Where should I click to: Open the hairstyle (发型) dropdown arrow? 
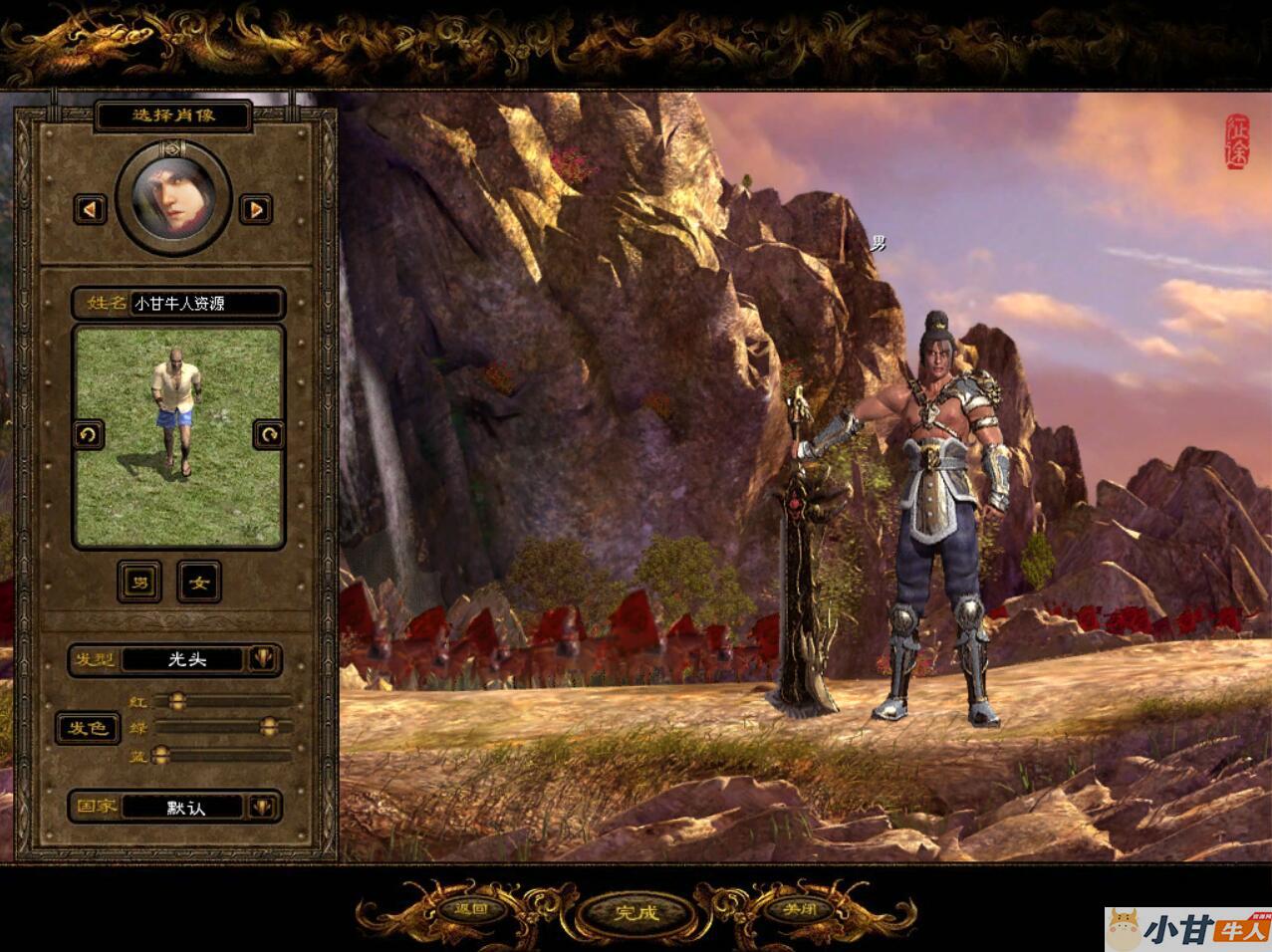(263, 659)
